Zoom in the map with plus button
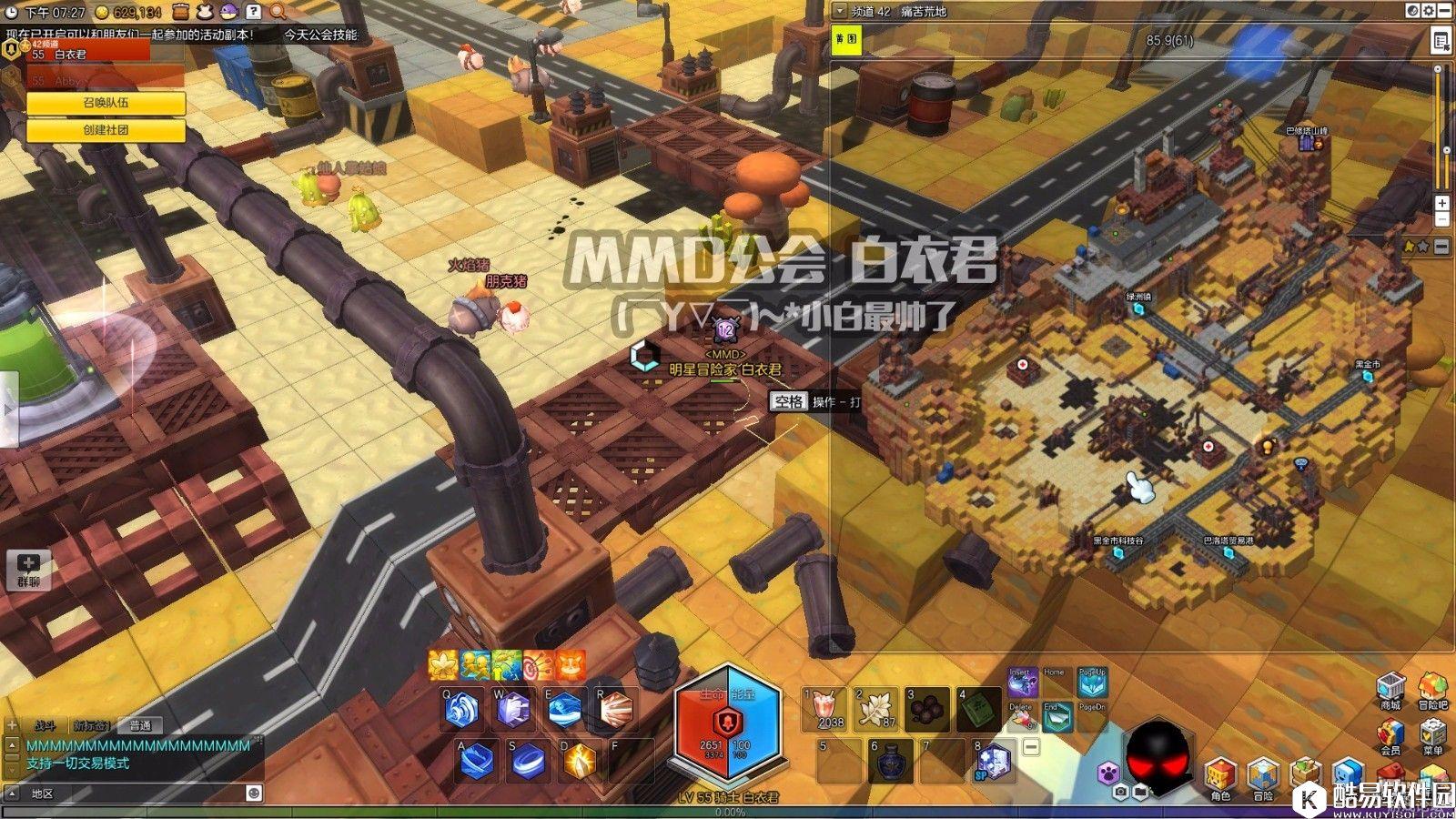This screenshot has width=1456, height=819. 1441,203
